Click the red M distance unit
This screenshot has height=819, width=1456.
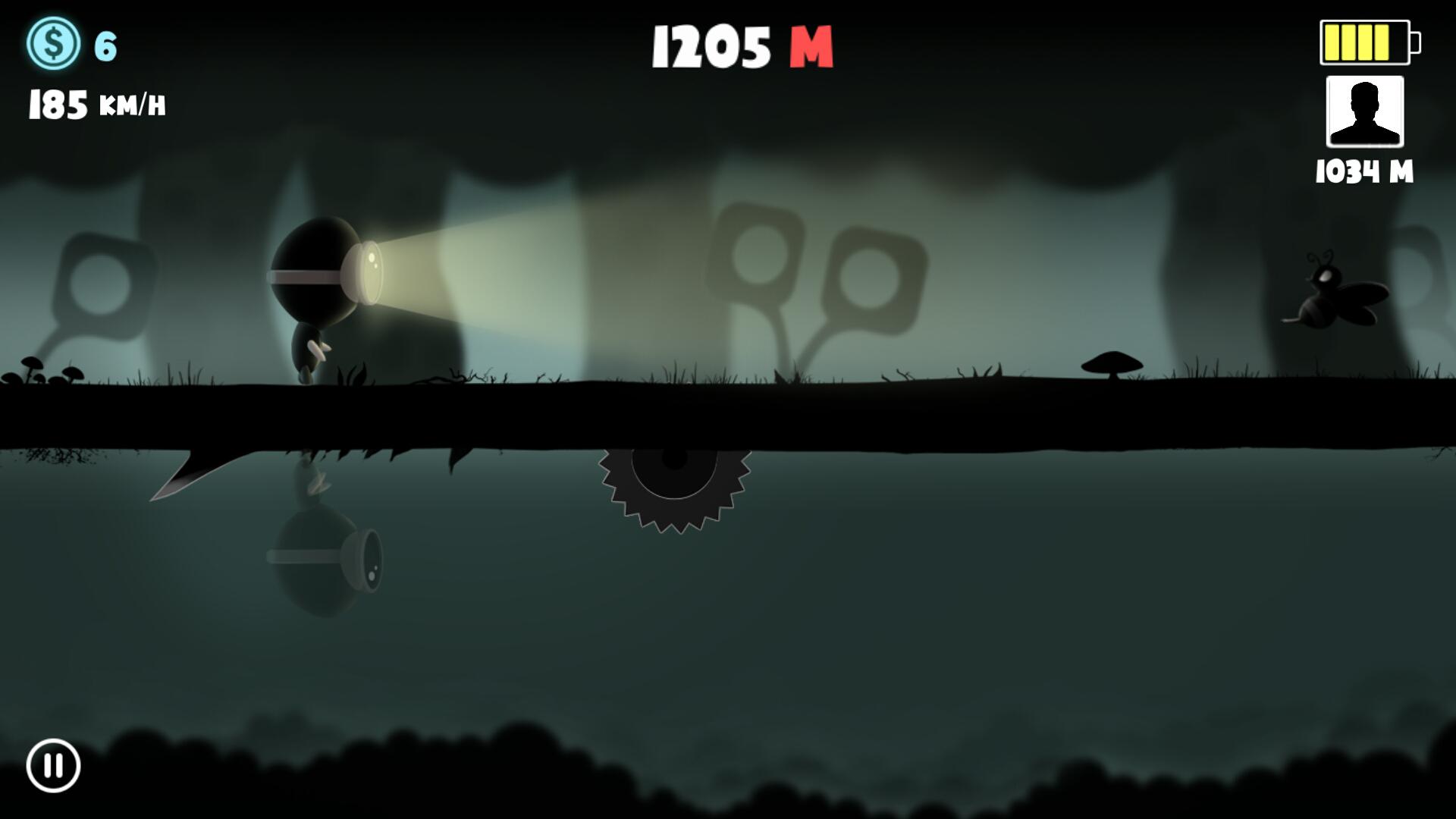(812, 48)
